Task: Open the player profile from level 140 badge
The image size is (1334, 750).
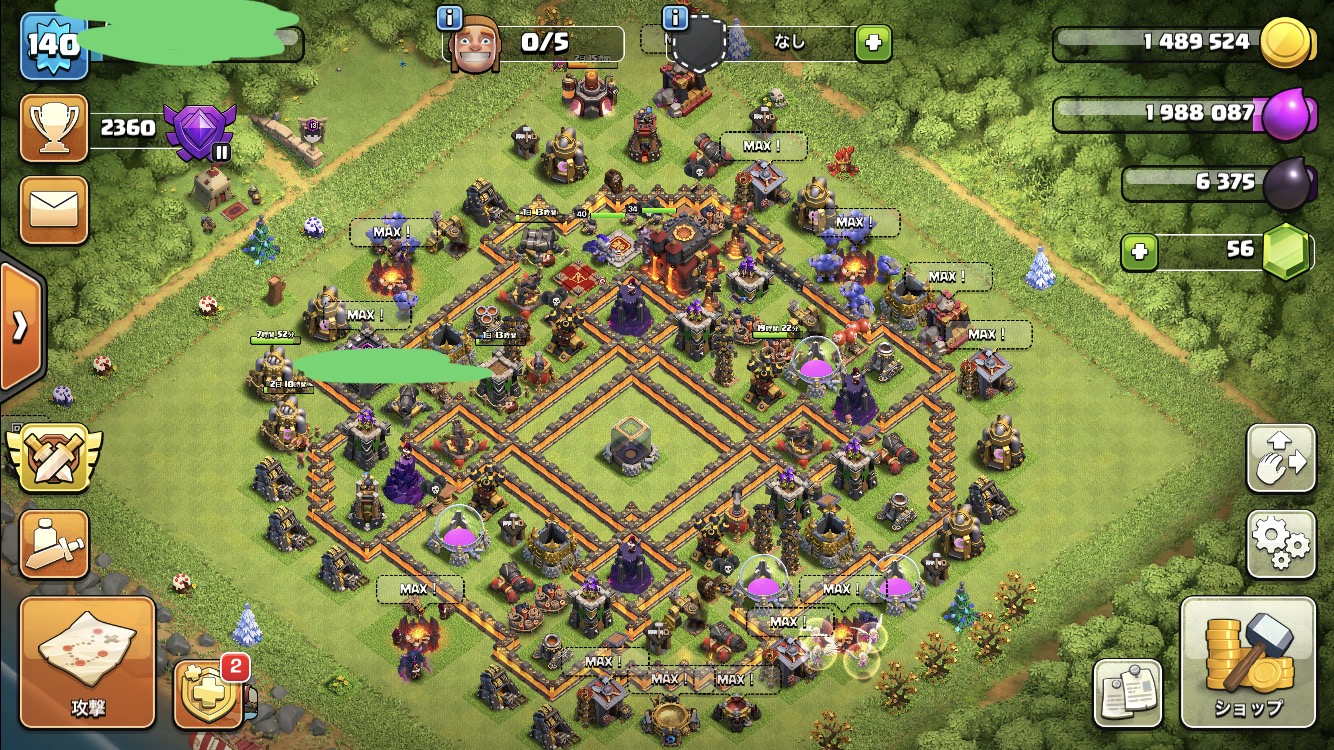Action: [54, 45]
